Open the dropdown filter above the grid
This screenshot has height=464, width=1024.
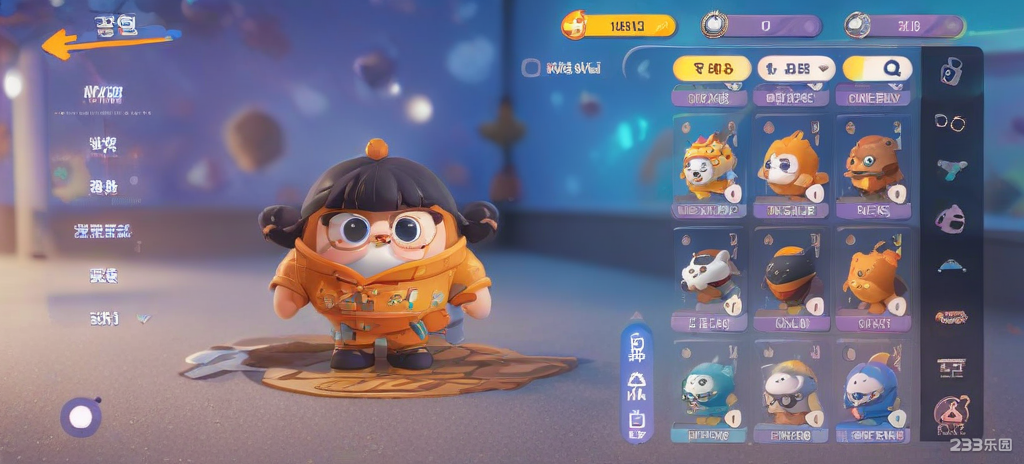tap(796, 68)
